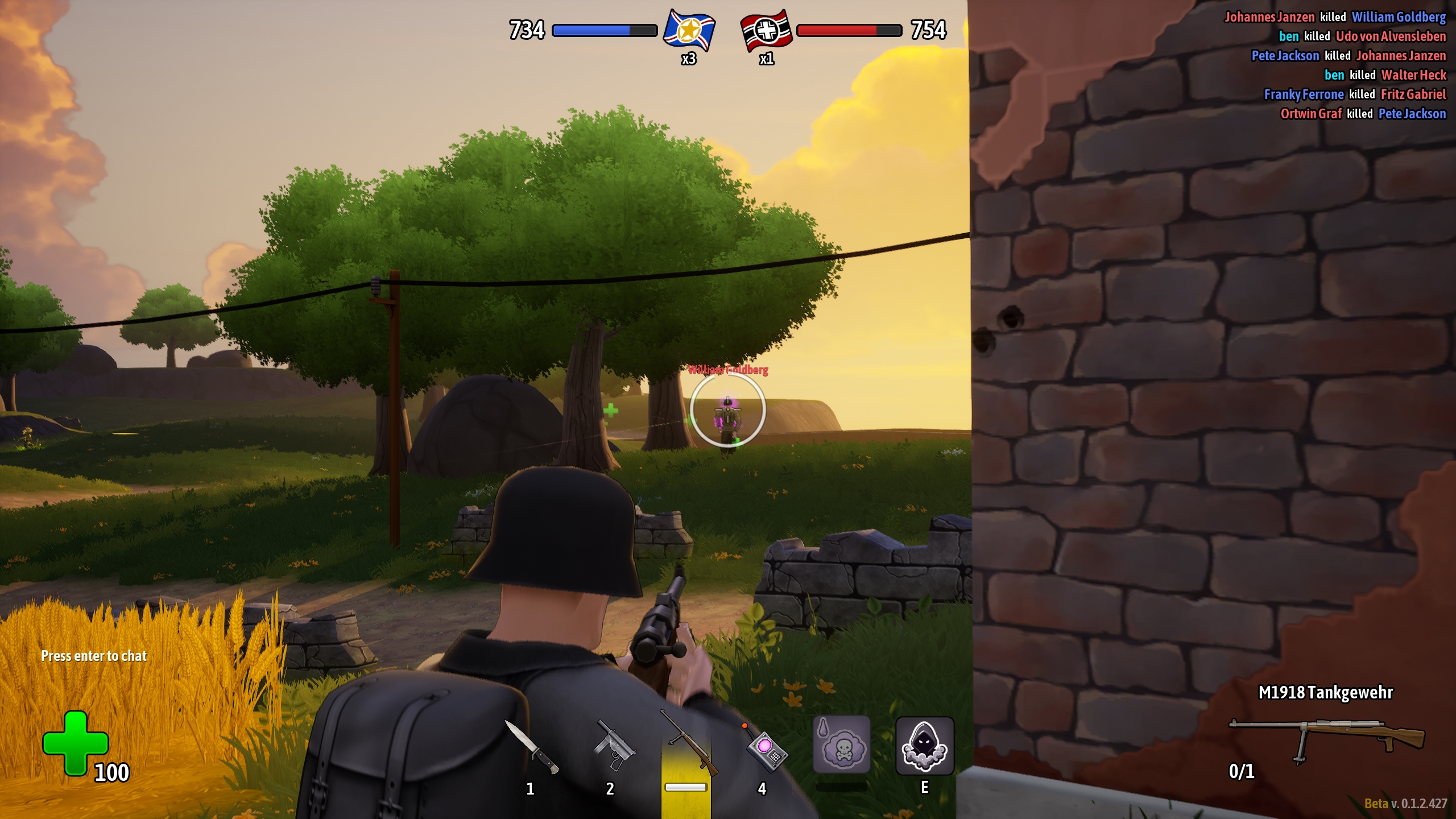Click the blue team star flag
Viewport: 1456px width, 819px height.
coord(689,31)
